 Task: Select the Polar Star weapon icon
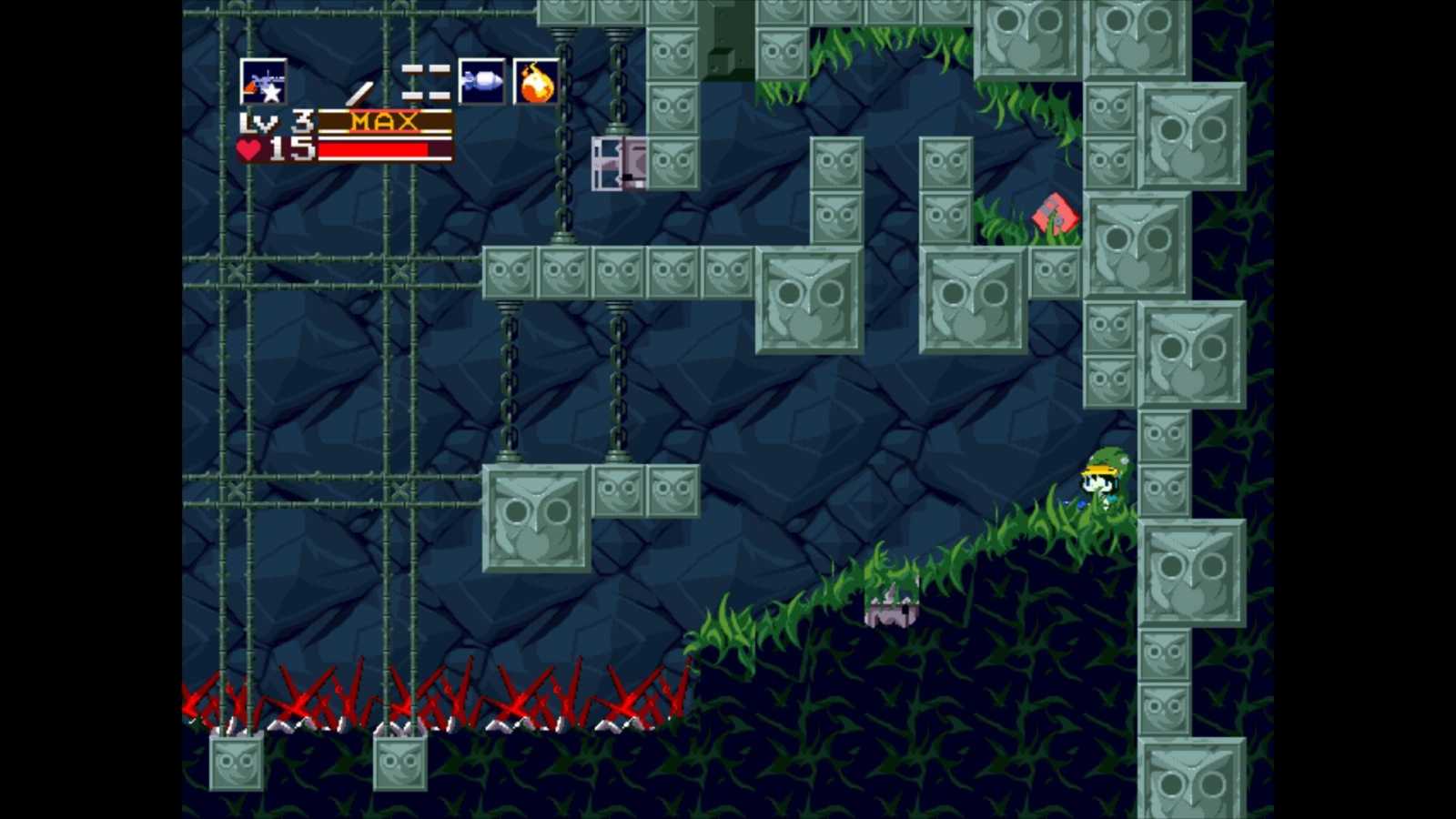click(264, 84)
